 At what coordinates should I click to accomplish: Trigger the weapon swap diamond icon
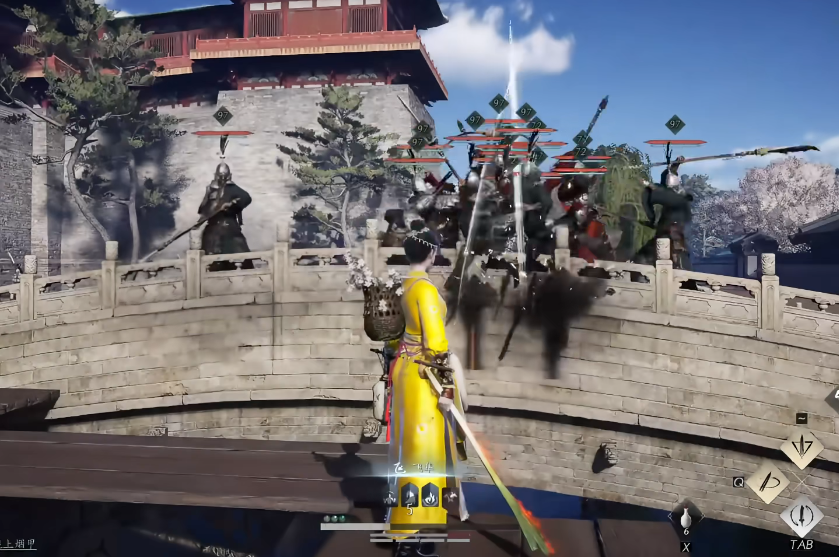[x=801, y=518]
